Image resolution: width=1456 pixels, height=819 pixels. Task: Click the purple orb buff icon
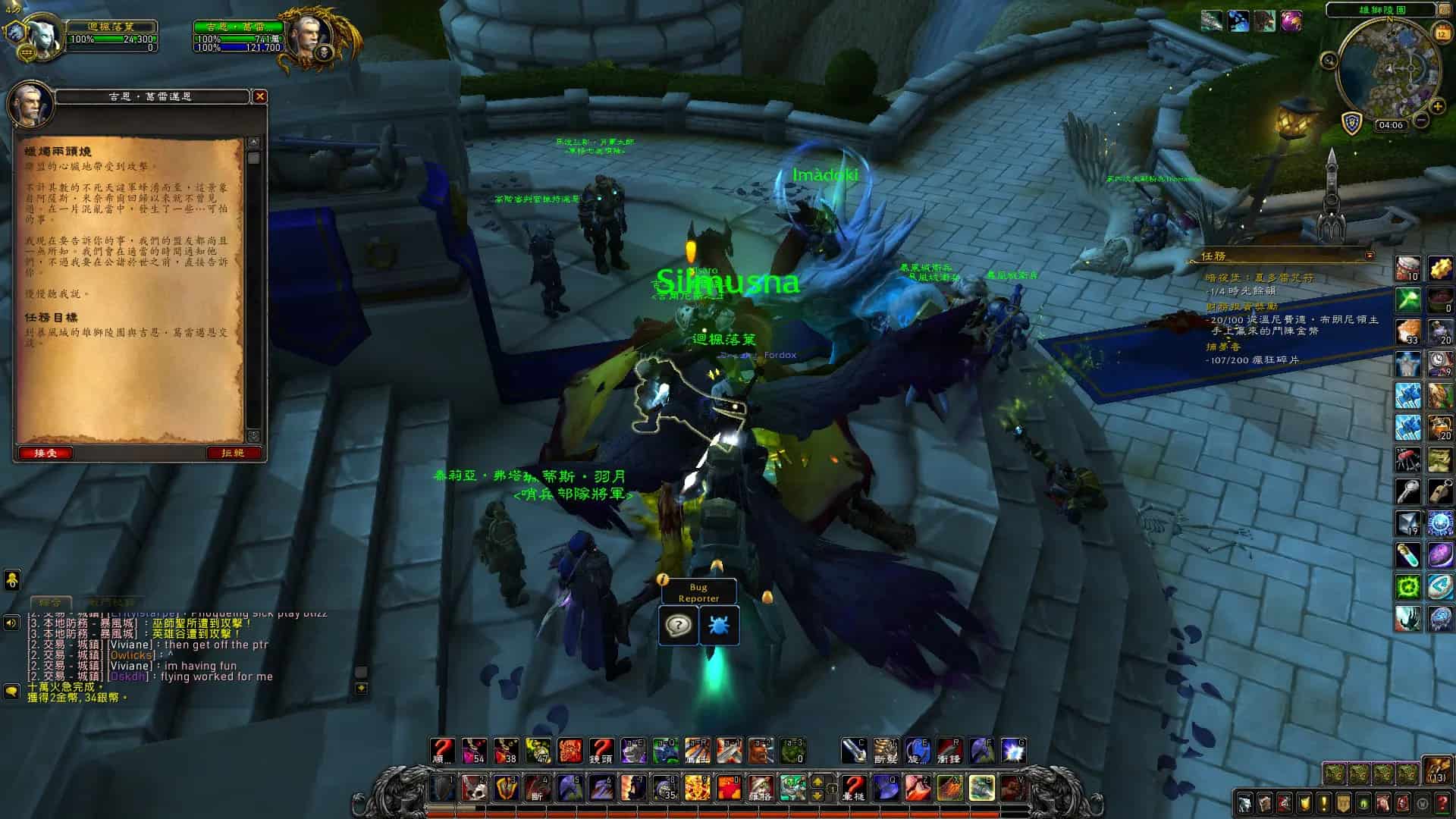(x=1291, y=21)
